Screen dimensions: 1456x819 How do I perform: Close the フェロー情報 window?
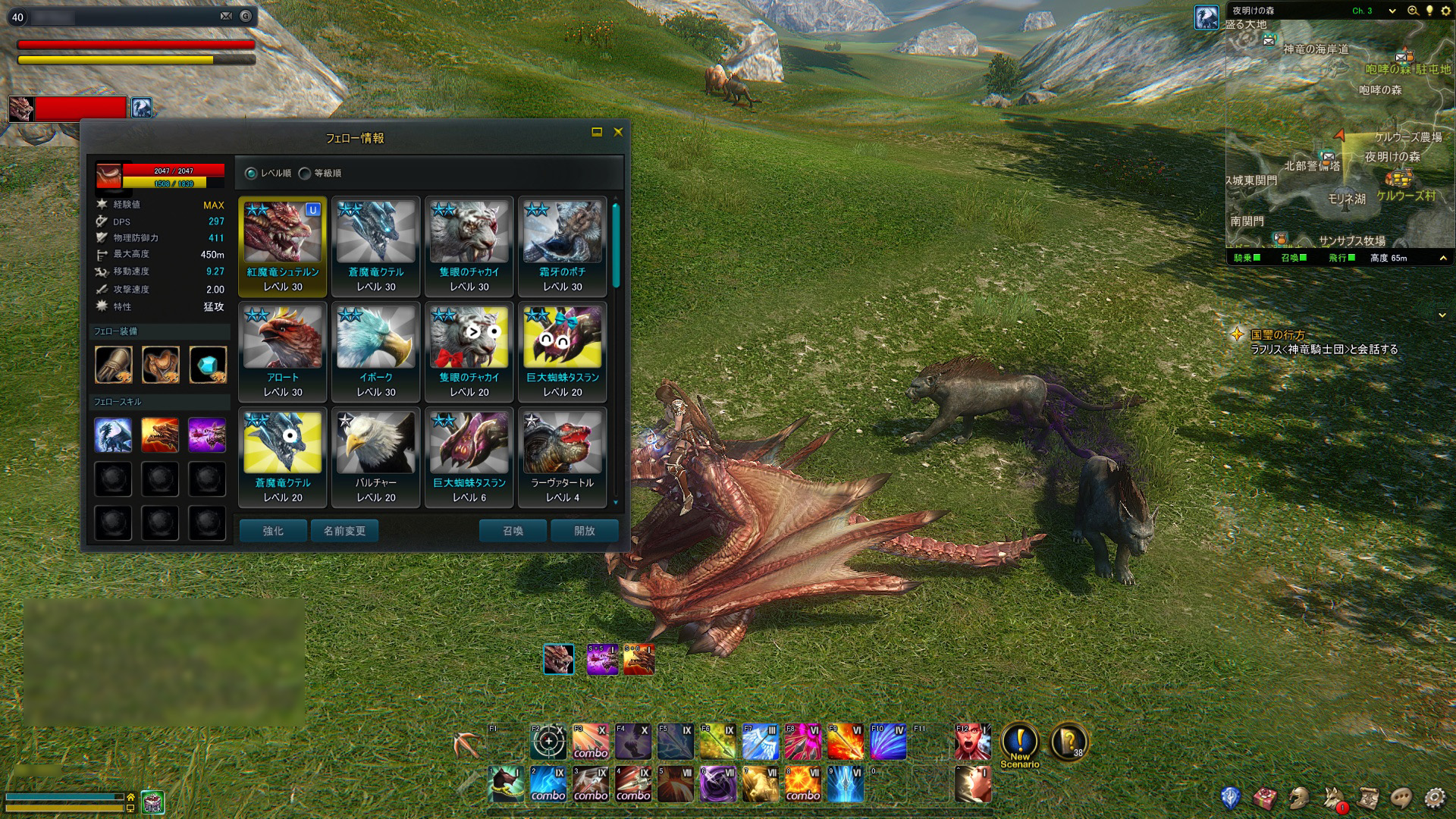(x=618, y=132)
